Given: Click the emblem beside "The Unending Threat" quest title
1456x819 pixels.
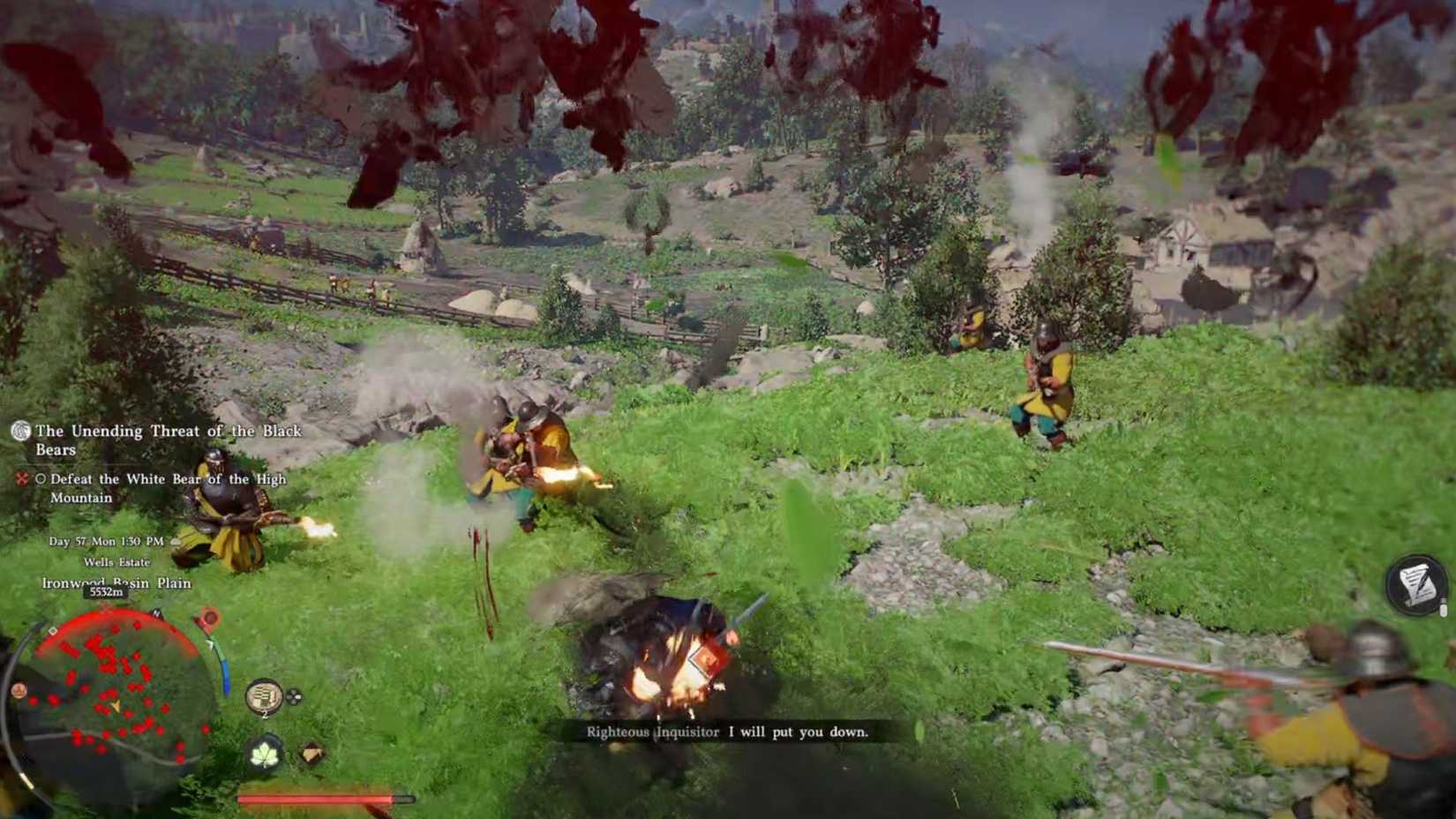Looking at the screenshot, I should [x=21, y=433].
